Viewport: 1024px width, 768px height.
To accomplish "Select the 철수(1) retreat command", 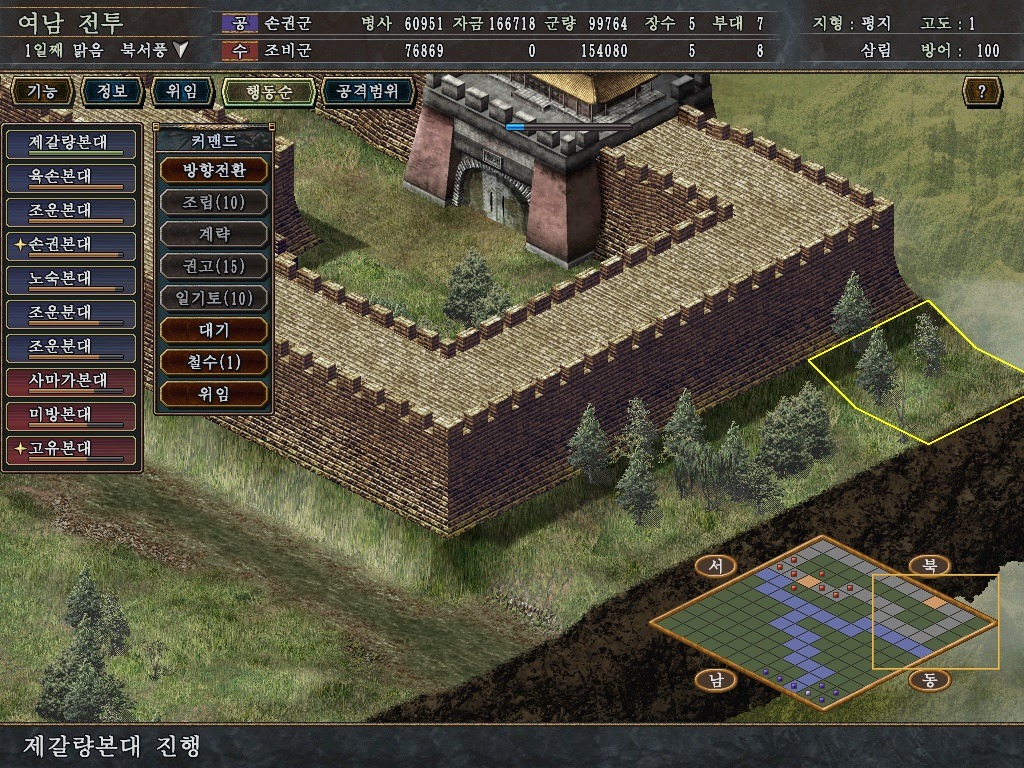I will click(213, 361).
